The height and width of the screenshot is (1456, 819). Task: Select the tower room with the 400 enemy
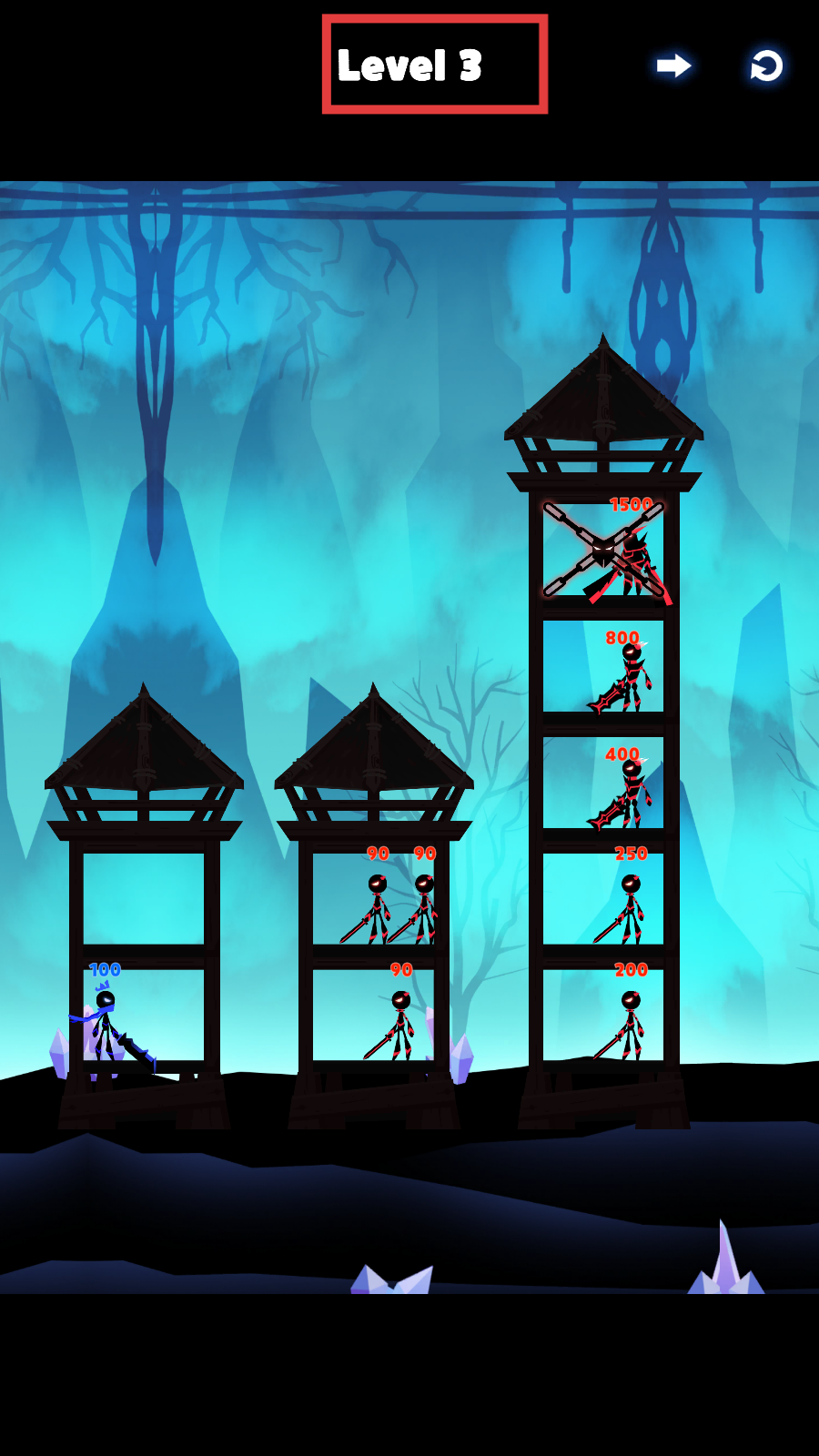603,783
